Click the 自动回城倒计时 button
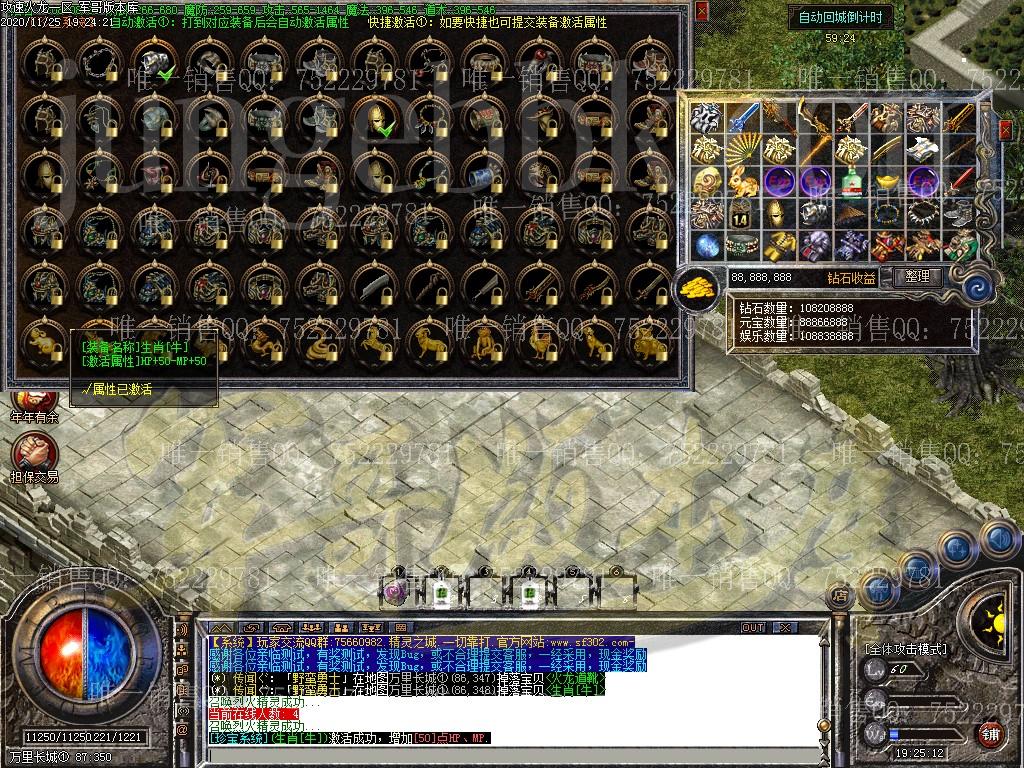Image resolution: width=1024 pixels, height=768 pixels. tap(840, 17)
